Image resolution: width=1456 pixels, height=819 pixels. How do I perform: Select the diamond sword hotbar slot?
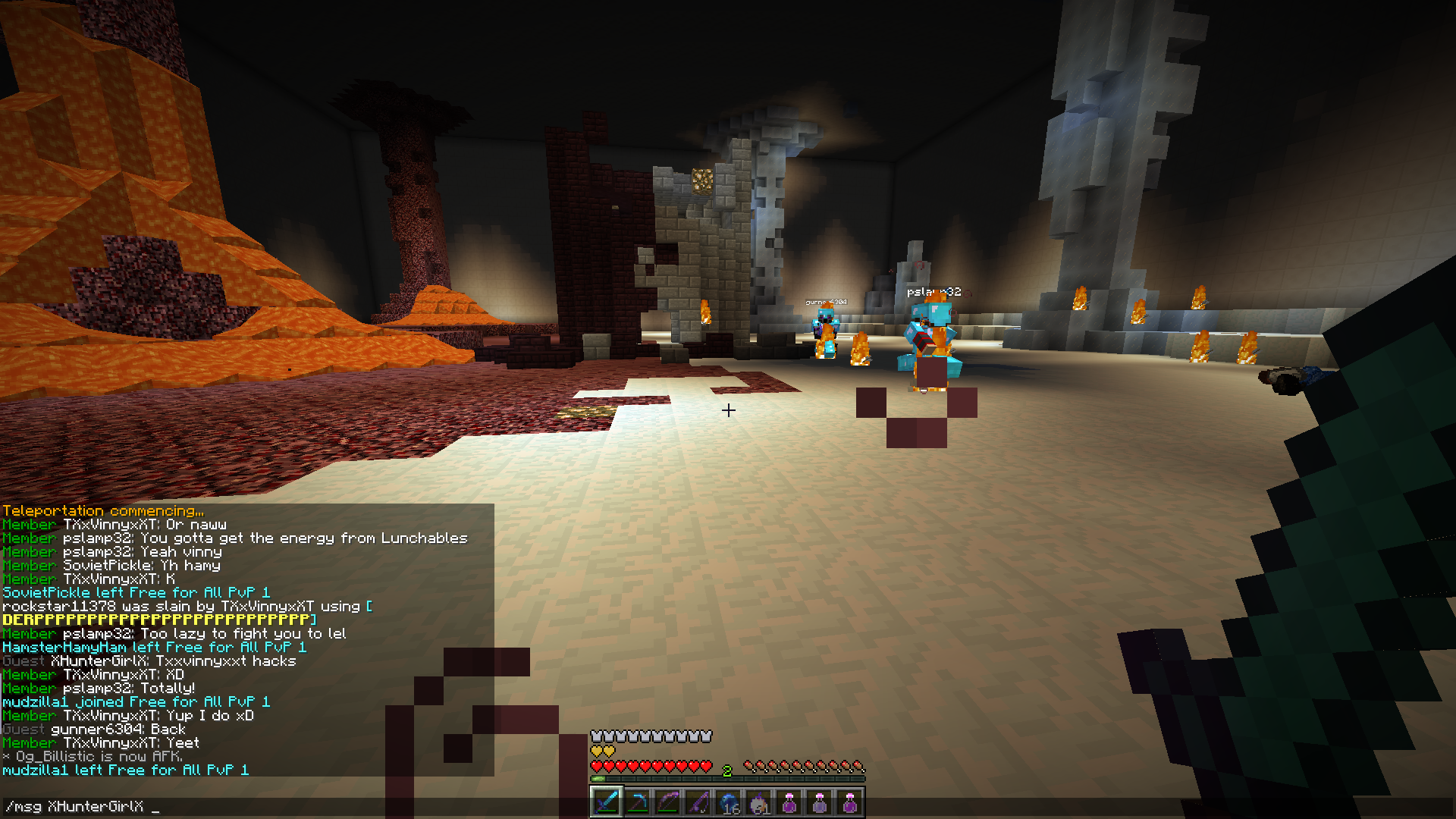607,802
